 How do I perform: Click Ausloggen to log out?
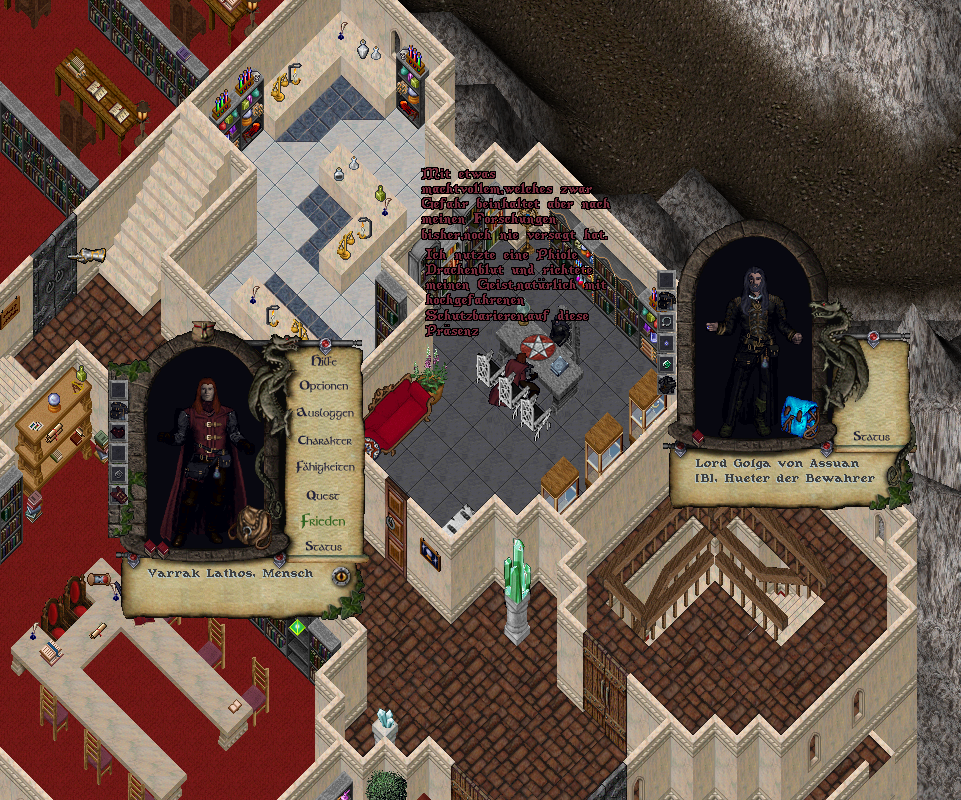coord(325,413)
